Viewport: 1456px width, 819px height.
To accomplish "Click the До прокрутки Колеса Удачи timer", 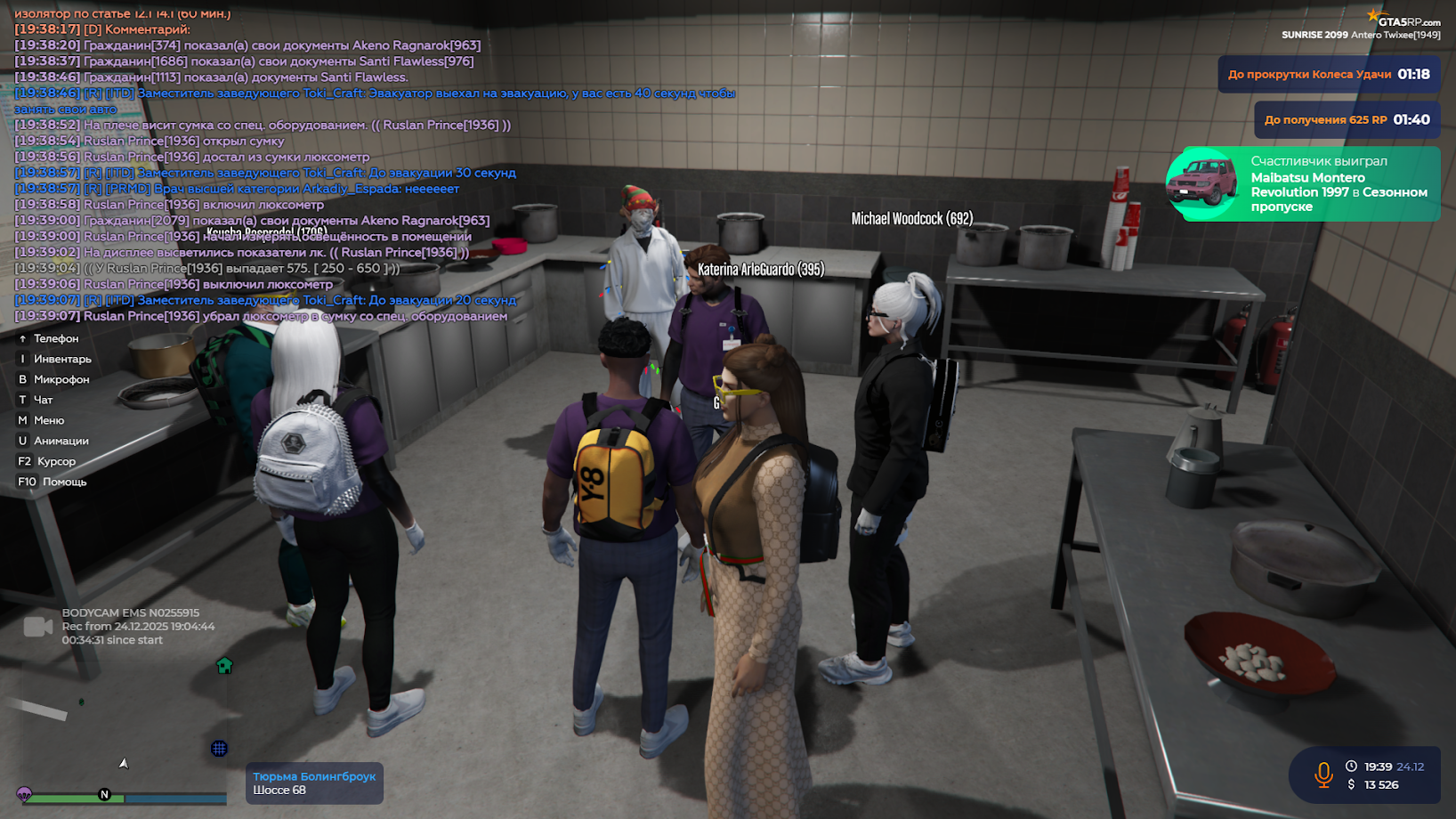I will coord(1330,75).
